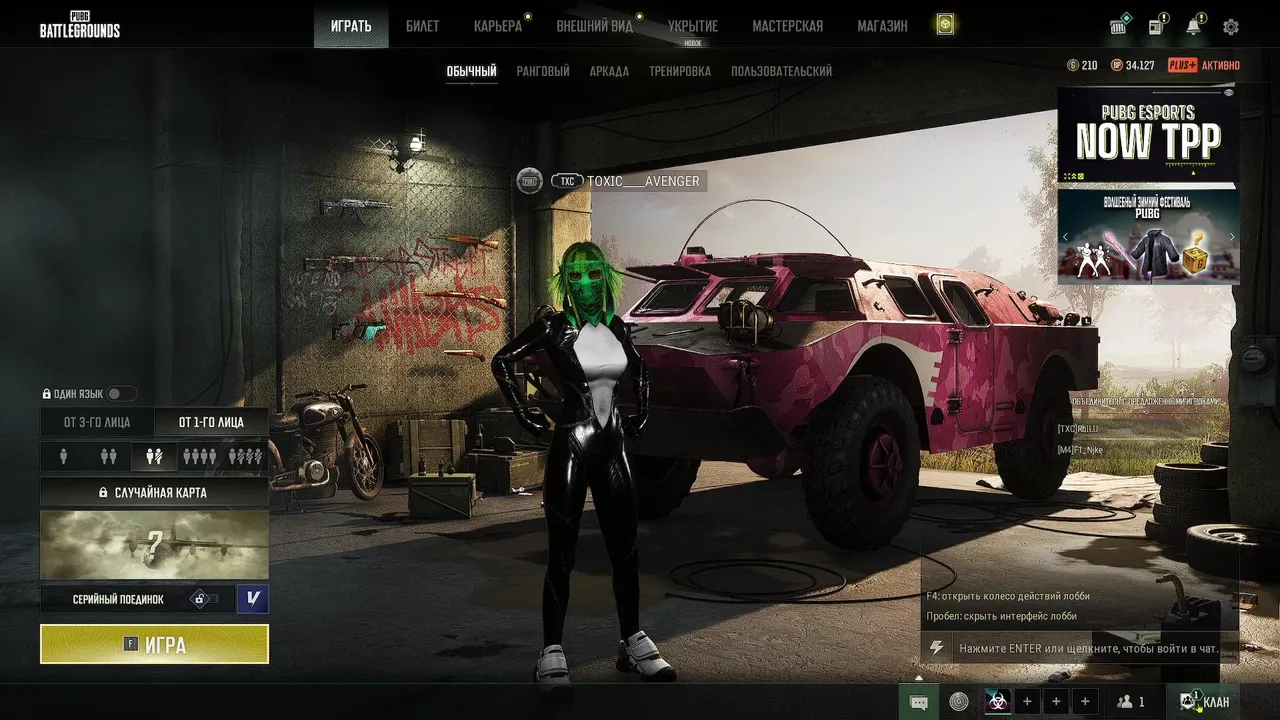The image size is (1280, 720).
Task: Click the chat bubble button
Action: coord(919,702)
